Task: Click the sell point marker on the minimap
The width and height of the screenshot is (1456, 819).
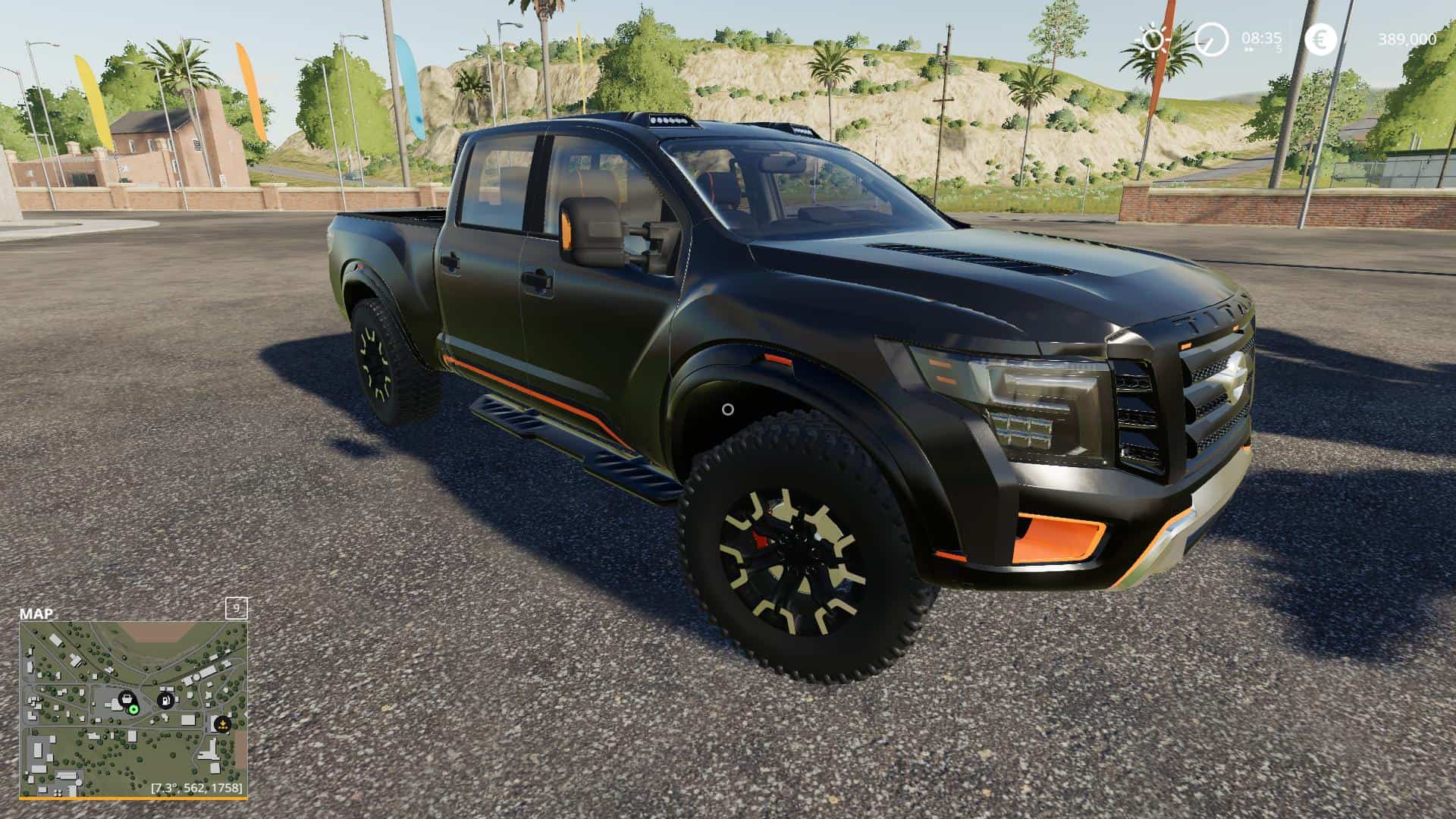Action: 223,723
